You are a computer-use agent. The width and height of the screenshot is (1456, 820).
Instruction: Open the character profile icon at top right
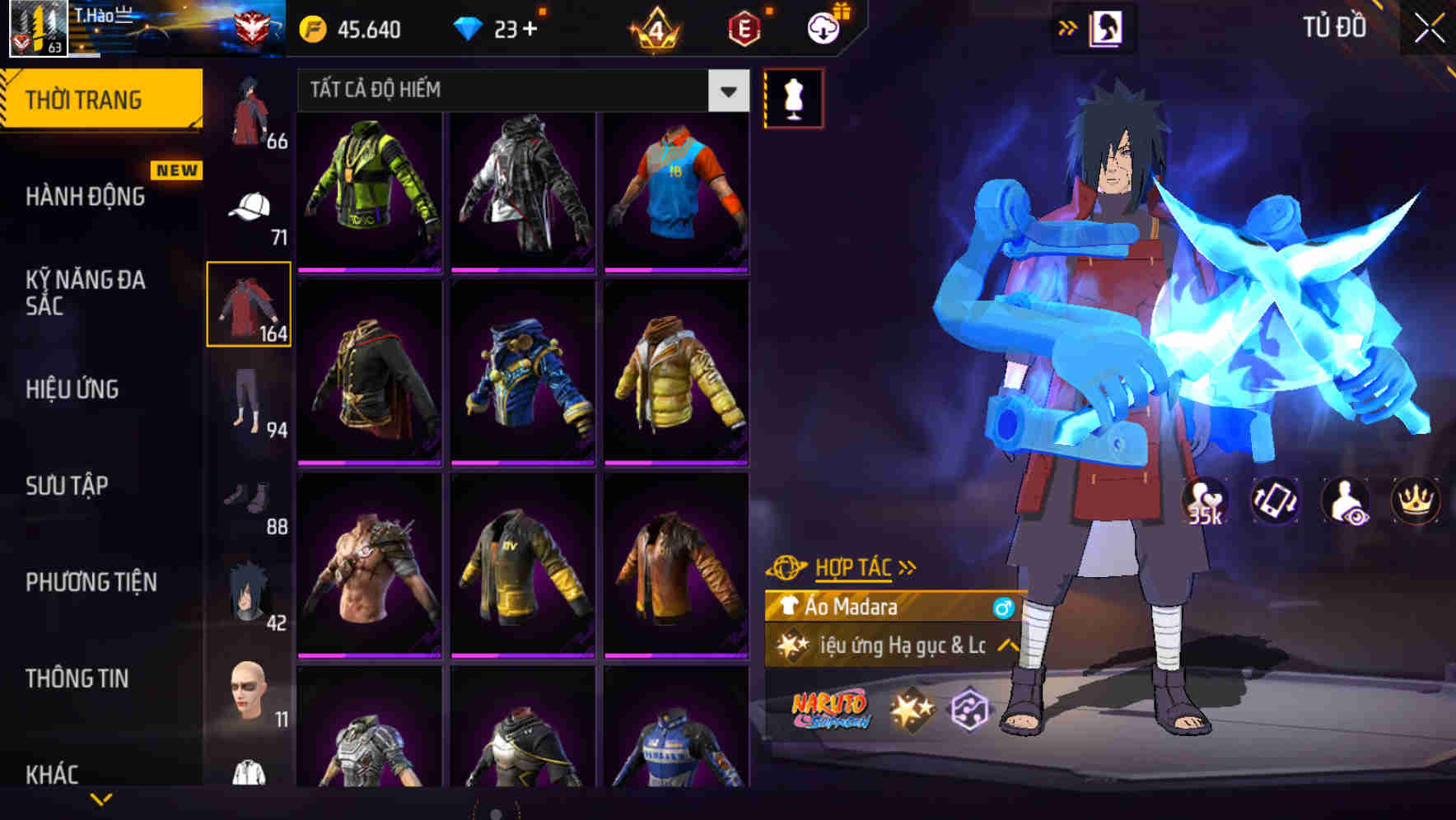1108,27
